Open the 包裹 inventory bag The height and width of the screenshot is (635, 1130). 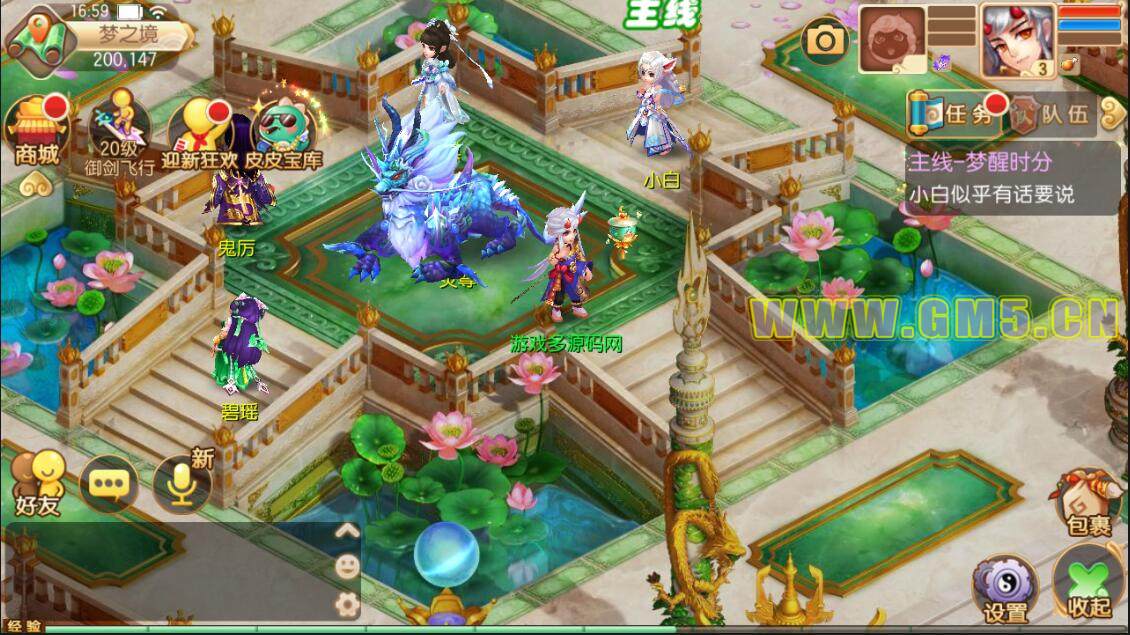coord(1084,504)
